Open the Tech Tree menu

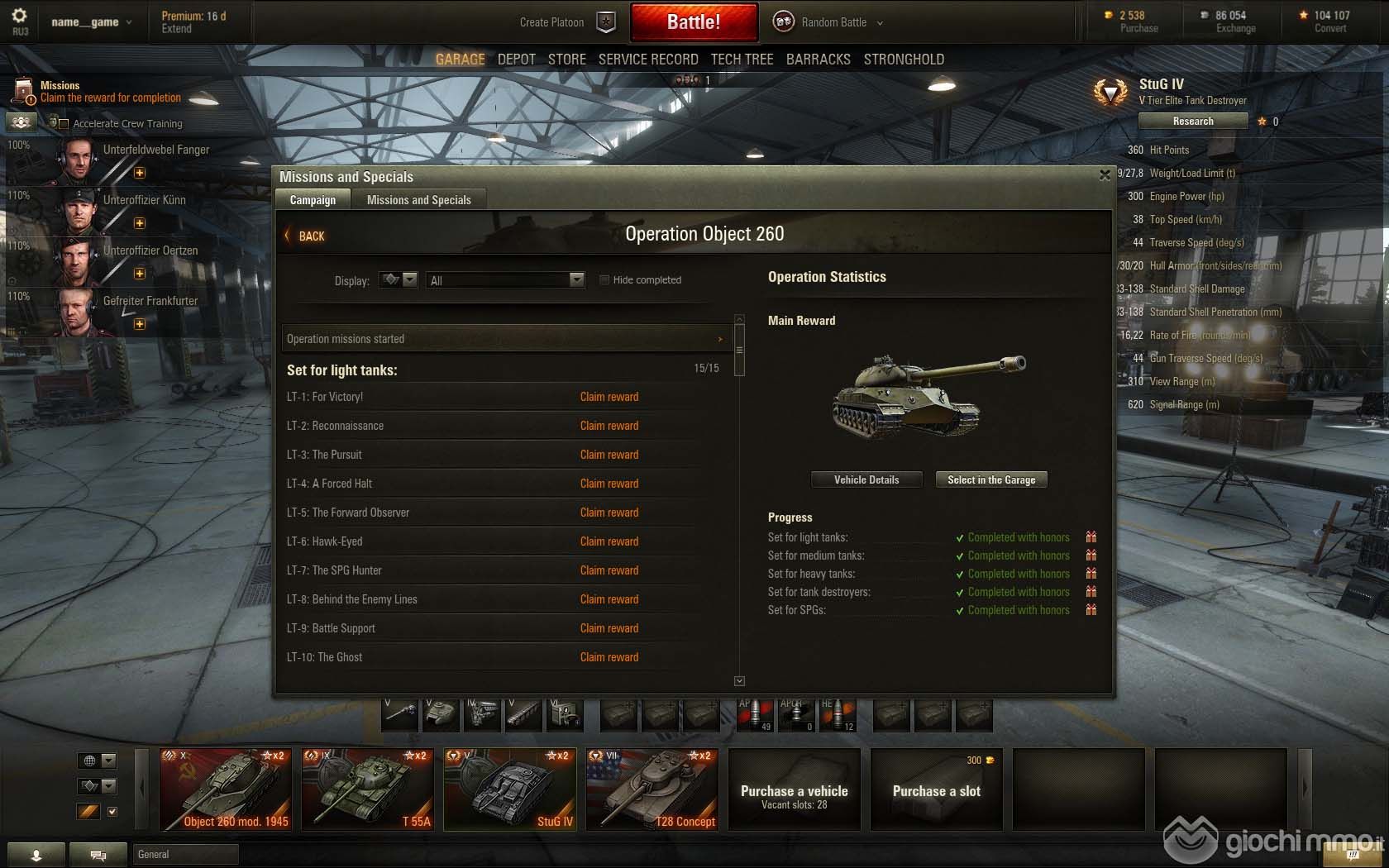742,60
